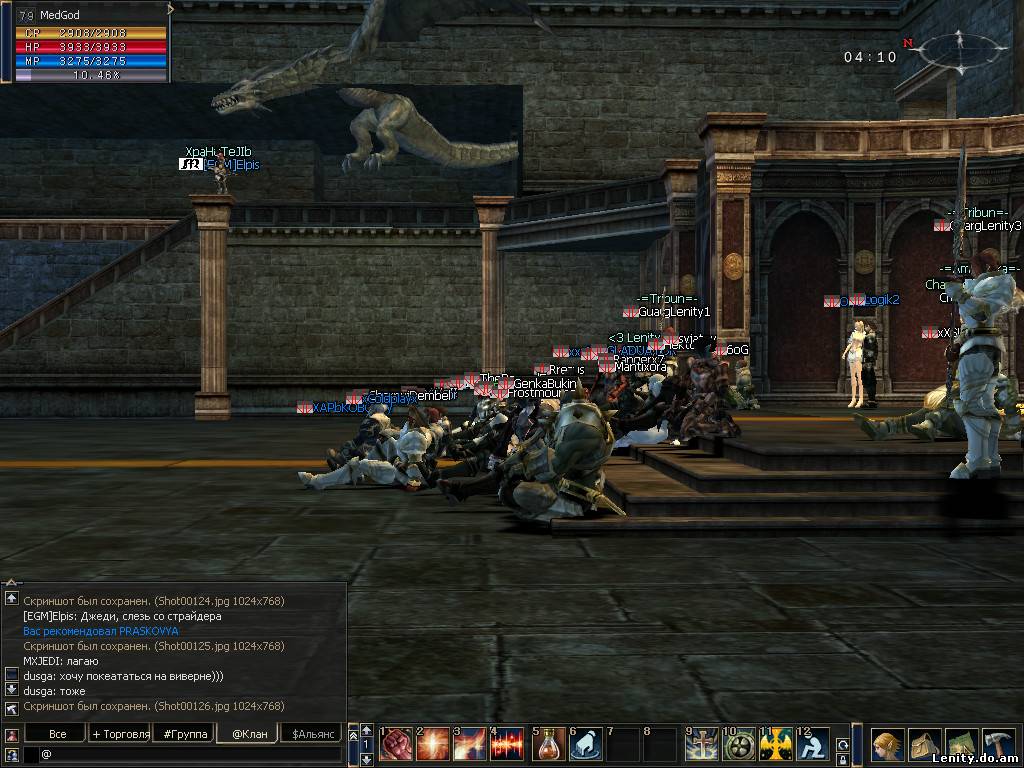Viewport: 1024px width, 768px height.
Task: Click the chat message input field
Action: click(x=190, y=754)
